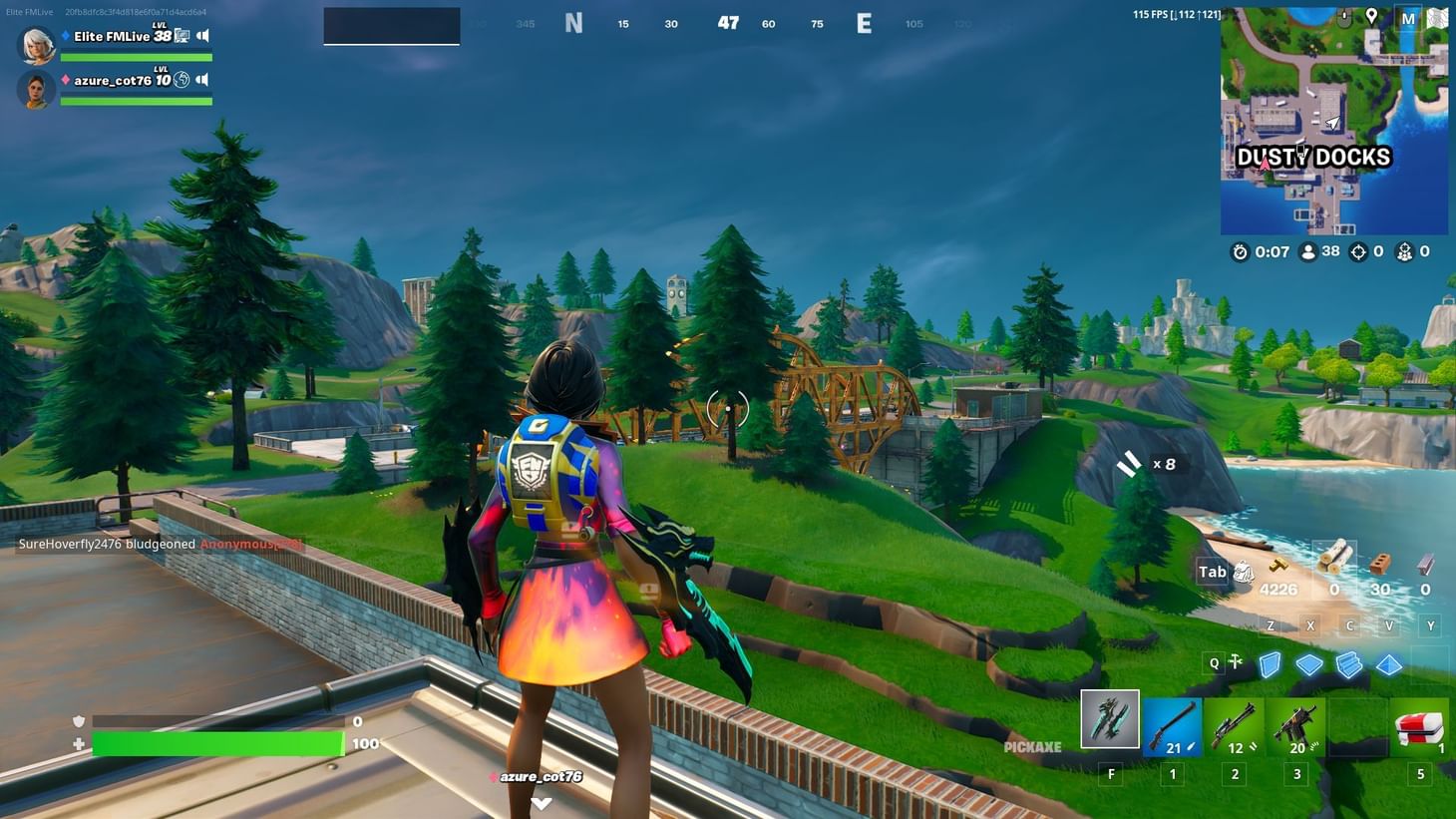The width and height of the screenshot is (1456, 819).
Task: Click the match timer icon showing 0:07
Action: [x=1240, y=251]
